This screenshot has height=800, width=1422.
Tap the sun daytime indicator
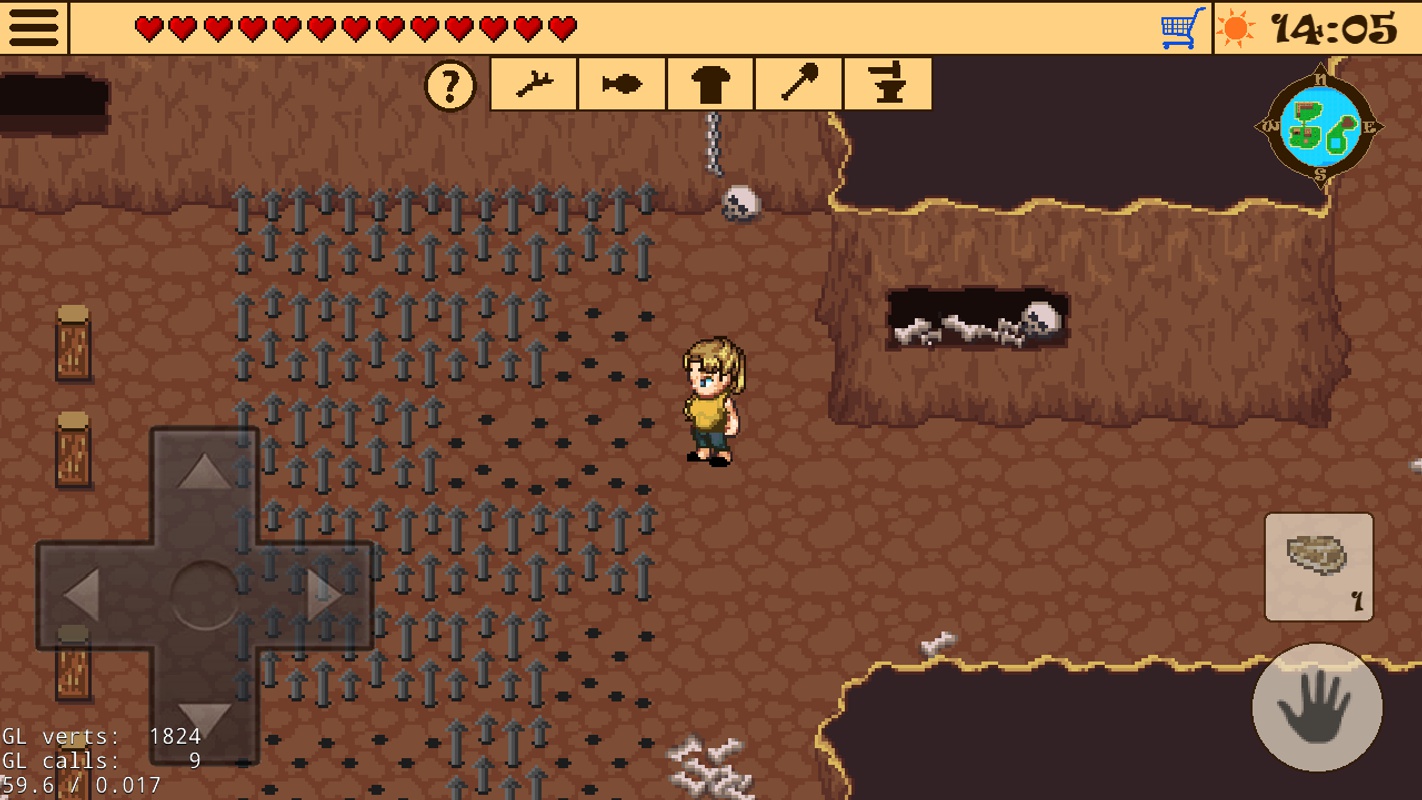pyautogui.click(x=1237, y=27)
